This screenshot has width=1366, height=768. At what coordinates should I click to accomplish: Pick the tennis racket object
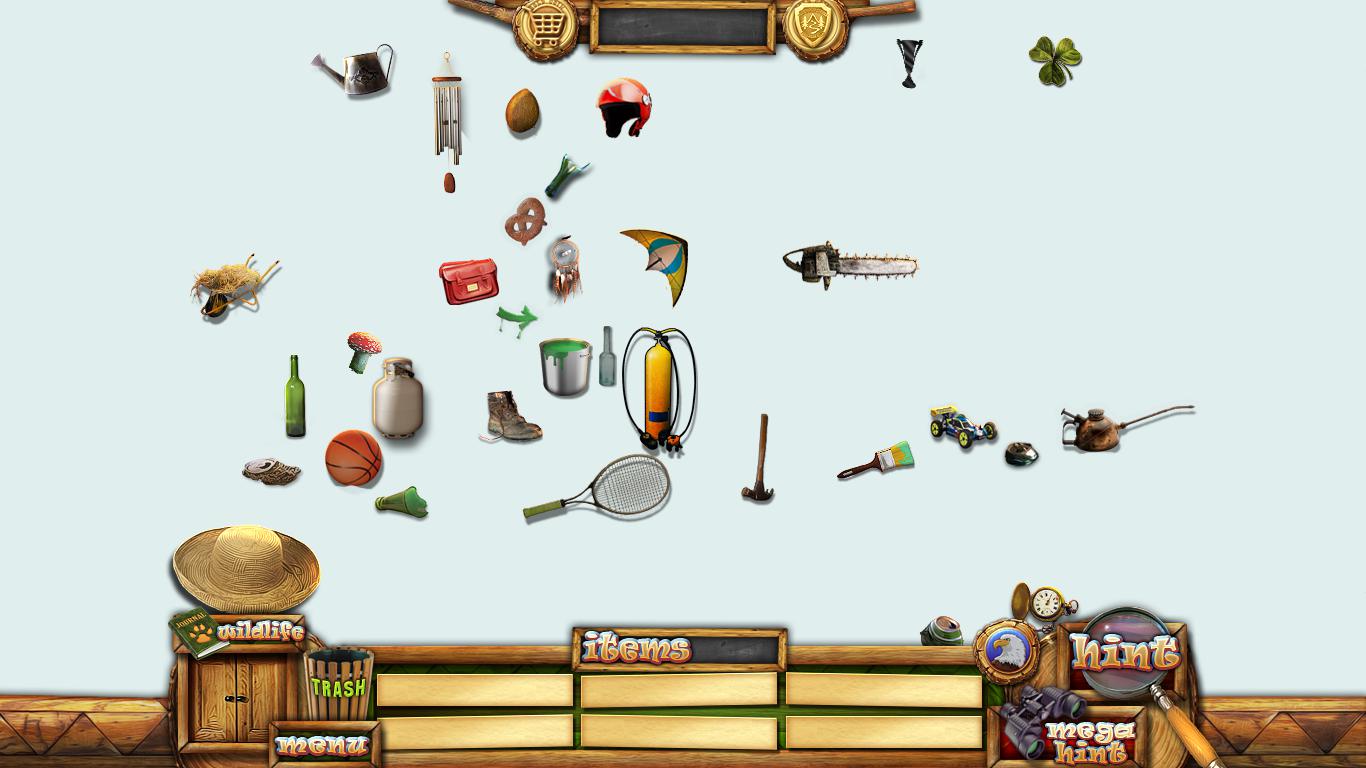(602, 489)
